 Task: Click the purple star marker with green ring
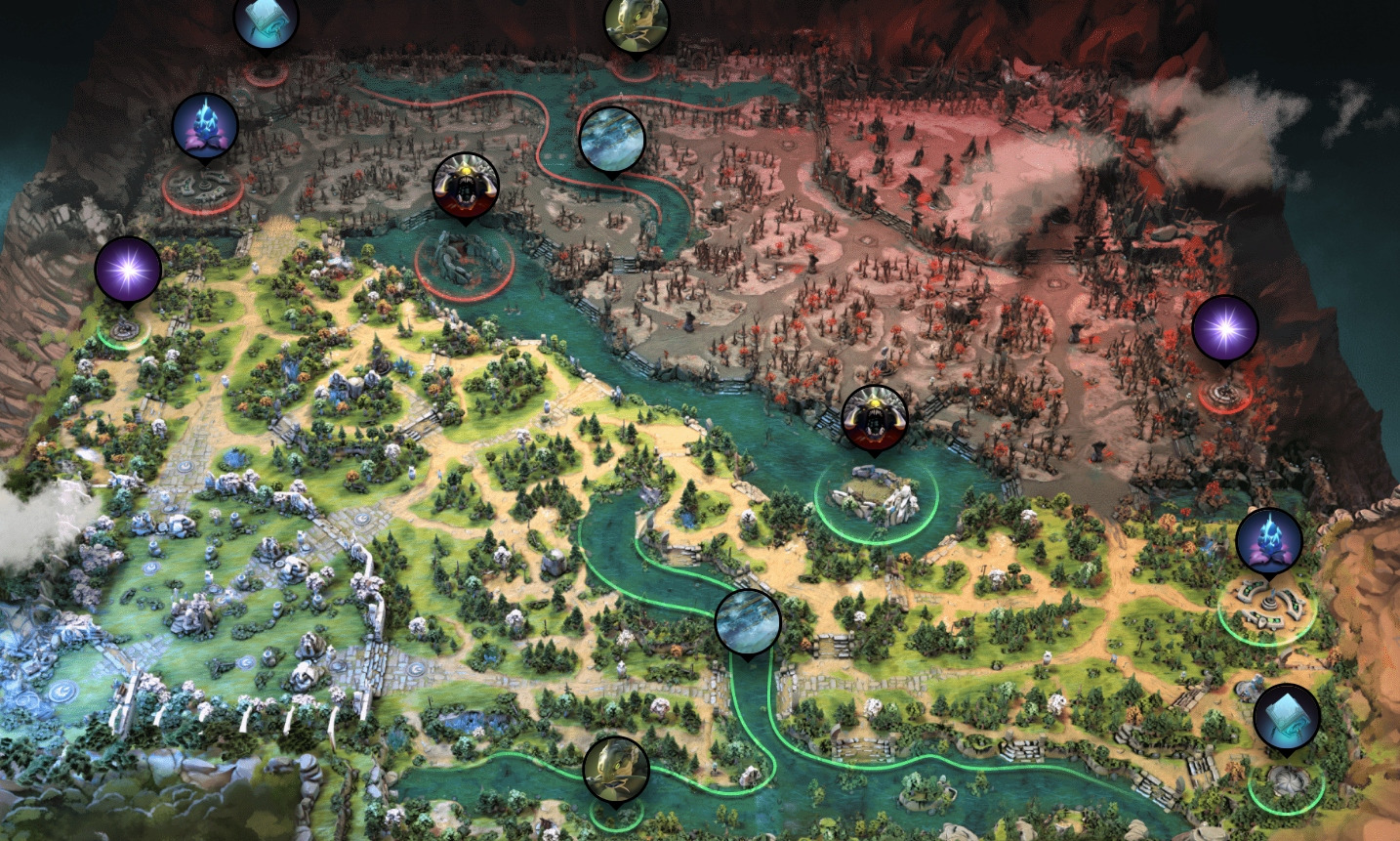click(x=128, y=270)
